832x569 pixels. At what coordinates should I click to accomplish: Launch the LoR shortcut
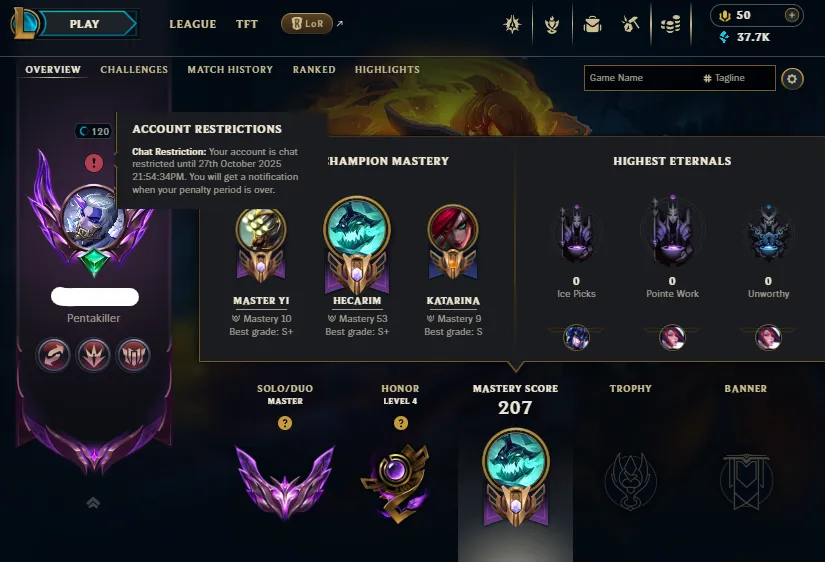[x=307, y=24]
